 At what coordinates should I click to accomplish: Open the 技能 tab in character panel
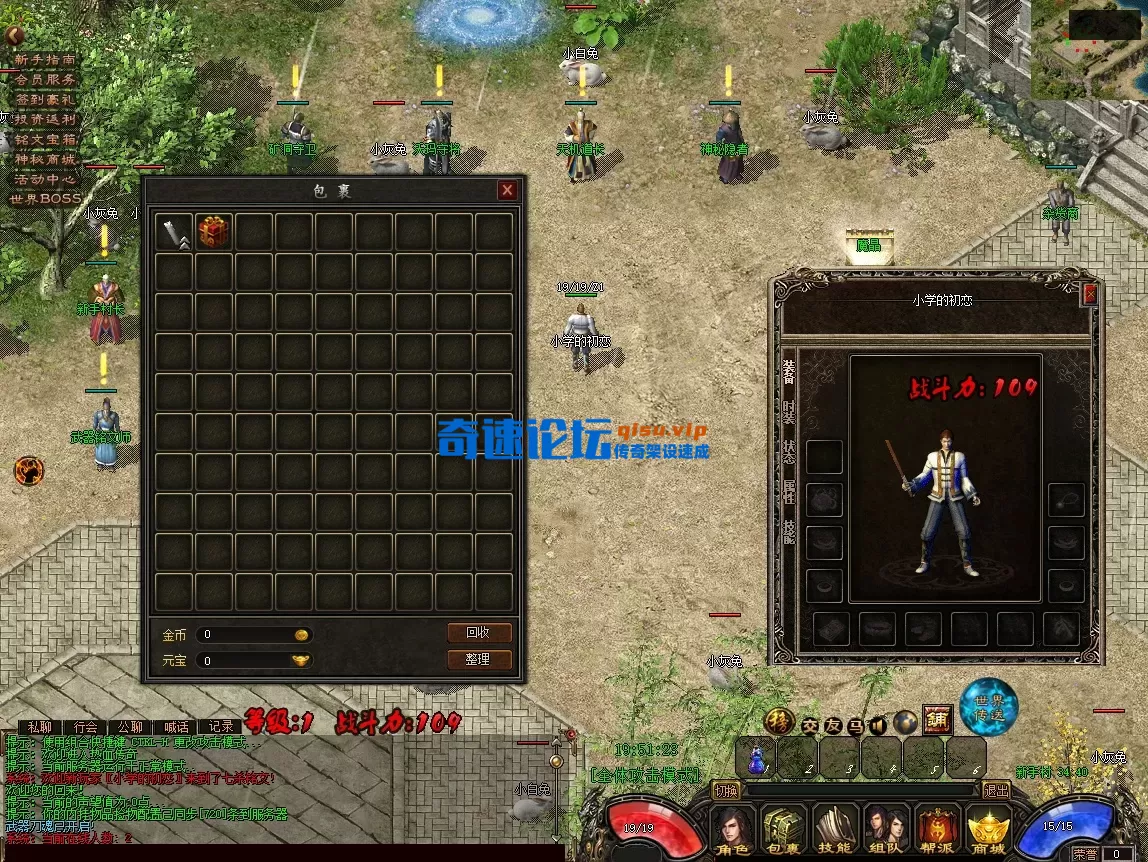[x=789, y=532]
